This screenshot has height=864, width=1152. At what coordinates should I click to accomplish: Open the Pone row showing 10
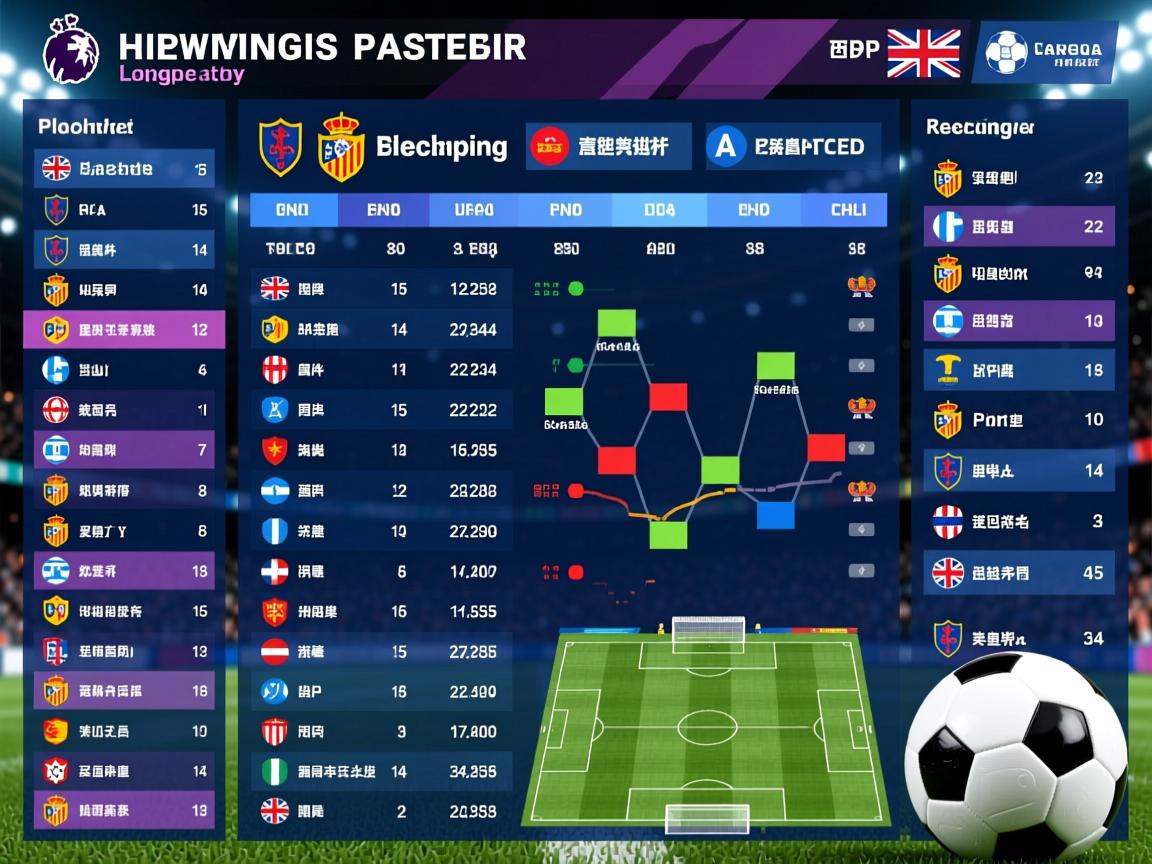(1019, 420)
